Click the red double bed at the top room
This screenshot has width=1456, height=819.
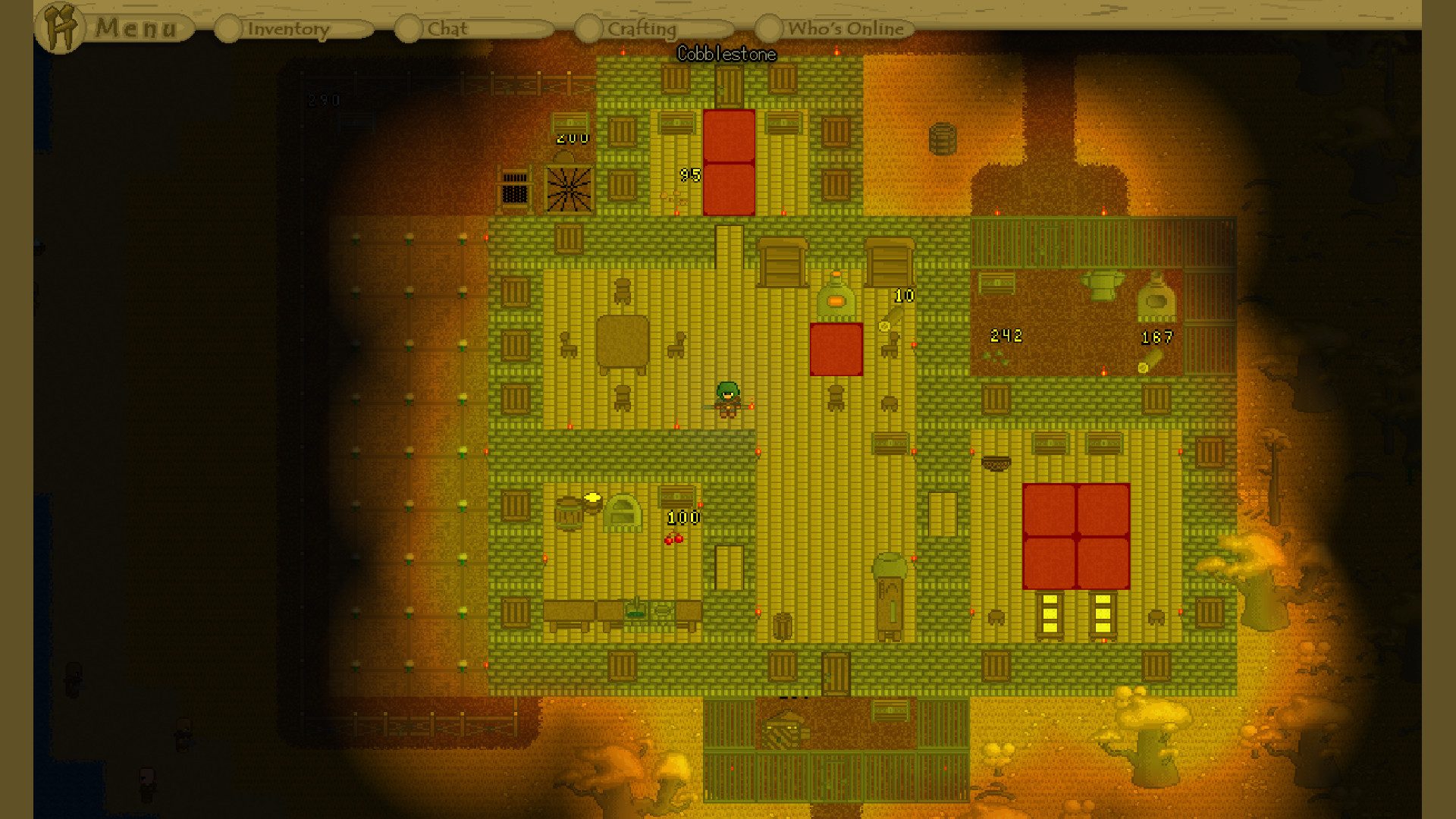[x=728, y=162]
